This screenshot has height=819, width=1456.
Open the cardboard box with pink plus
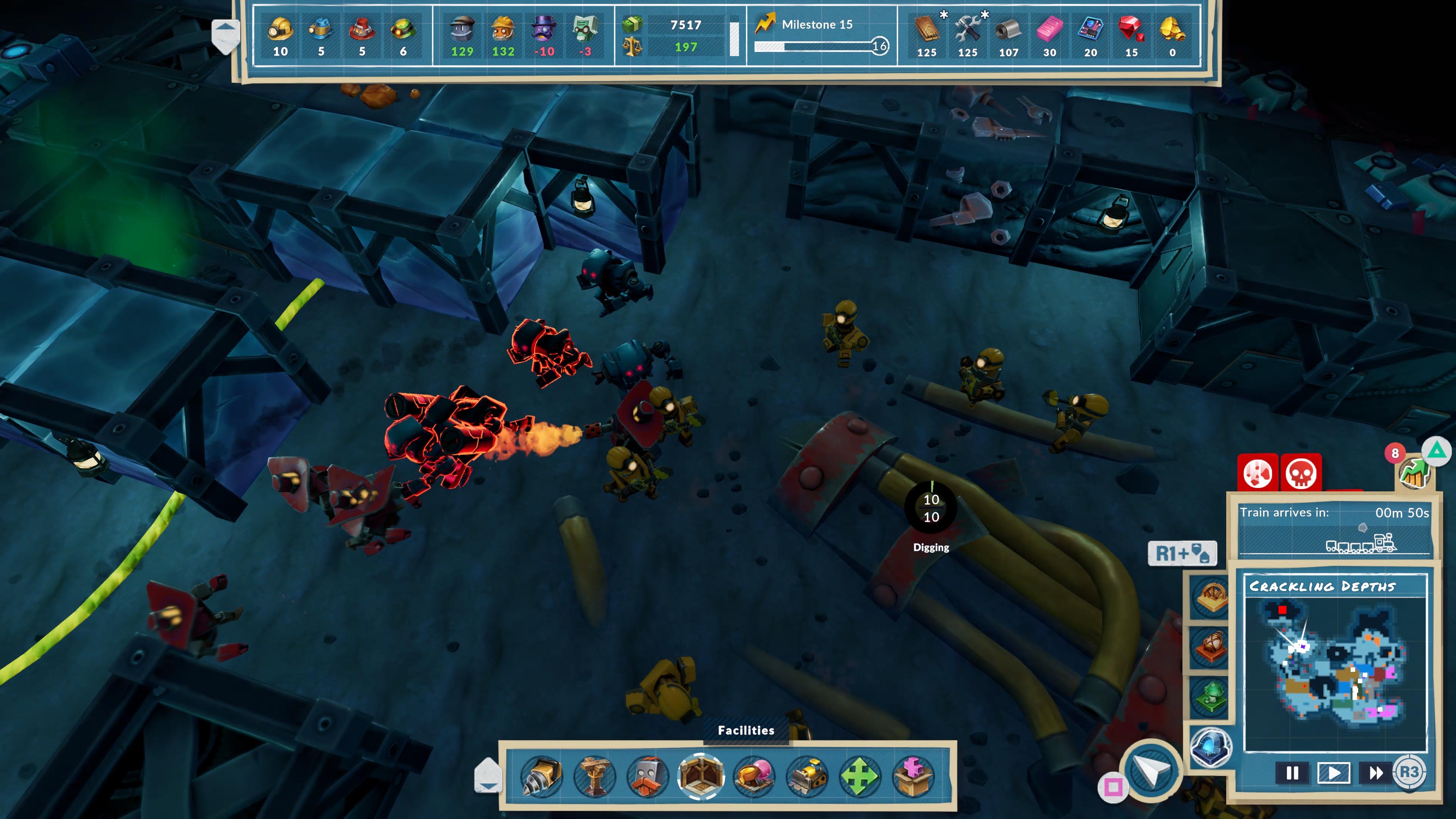(x=913, y=777)
